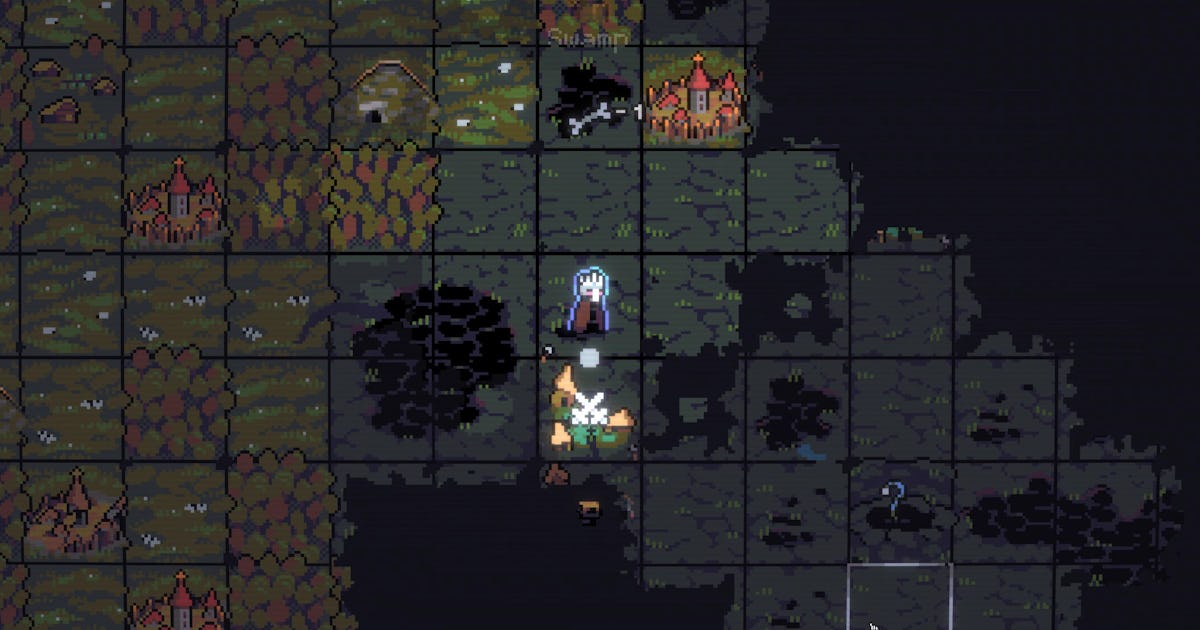Pick the white-outlined highlighted map tile
1200x630 pixels.
(899, 597)
